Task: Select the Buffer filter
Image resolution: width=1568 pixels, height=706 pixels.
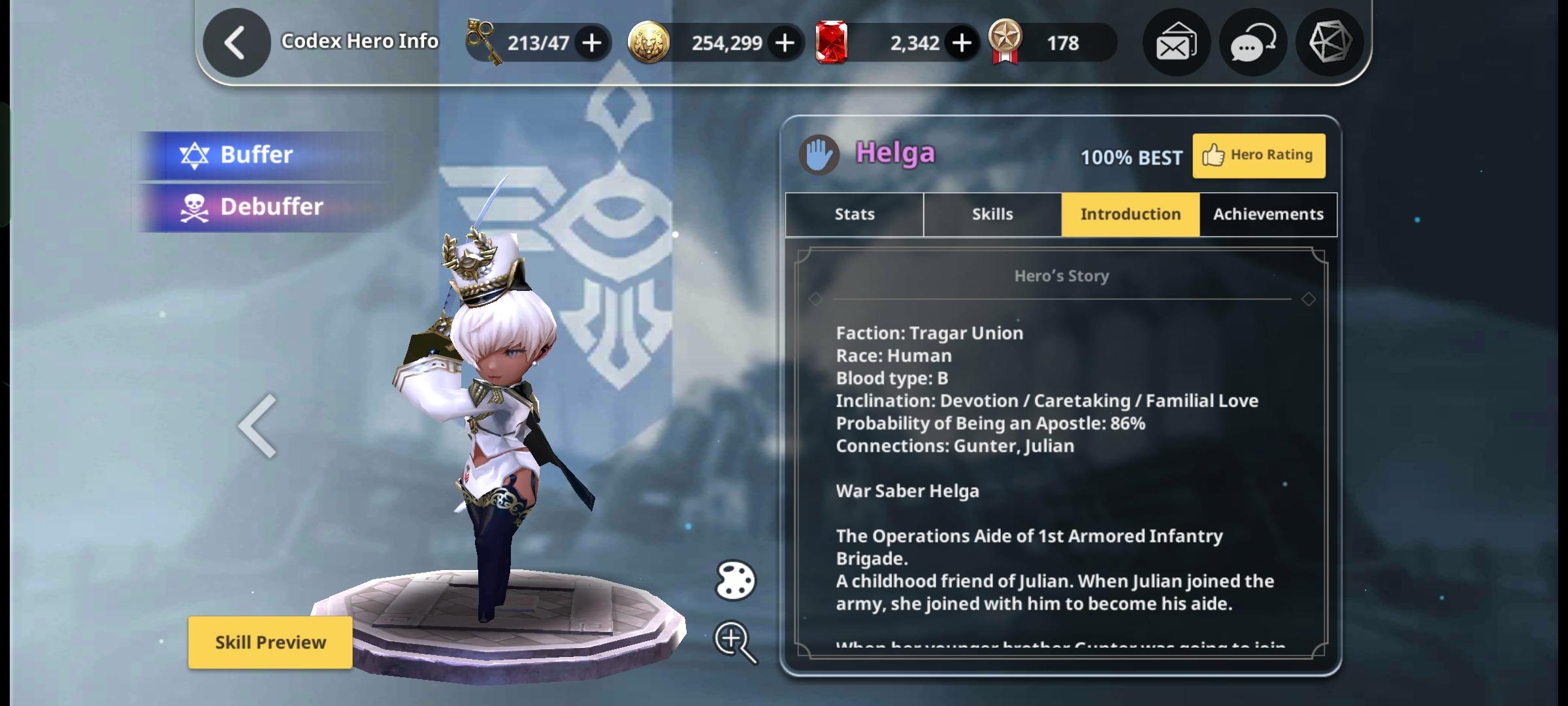Action: [257, 155]
